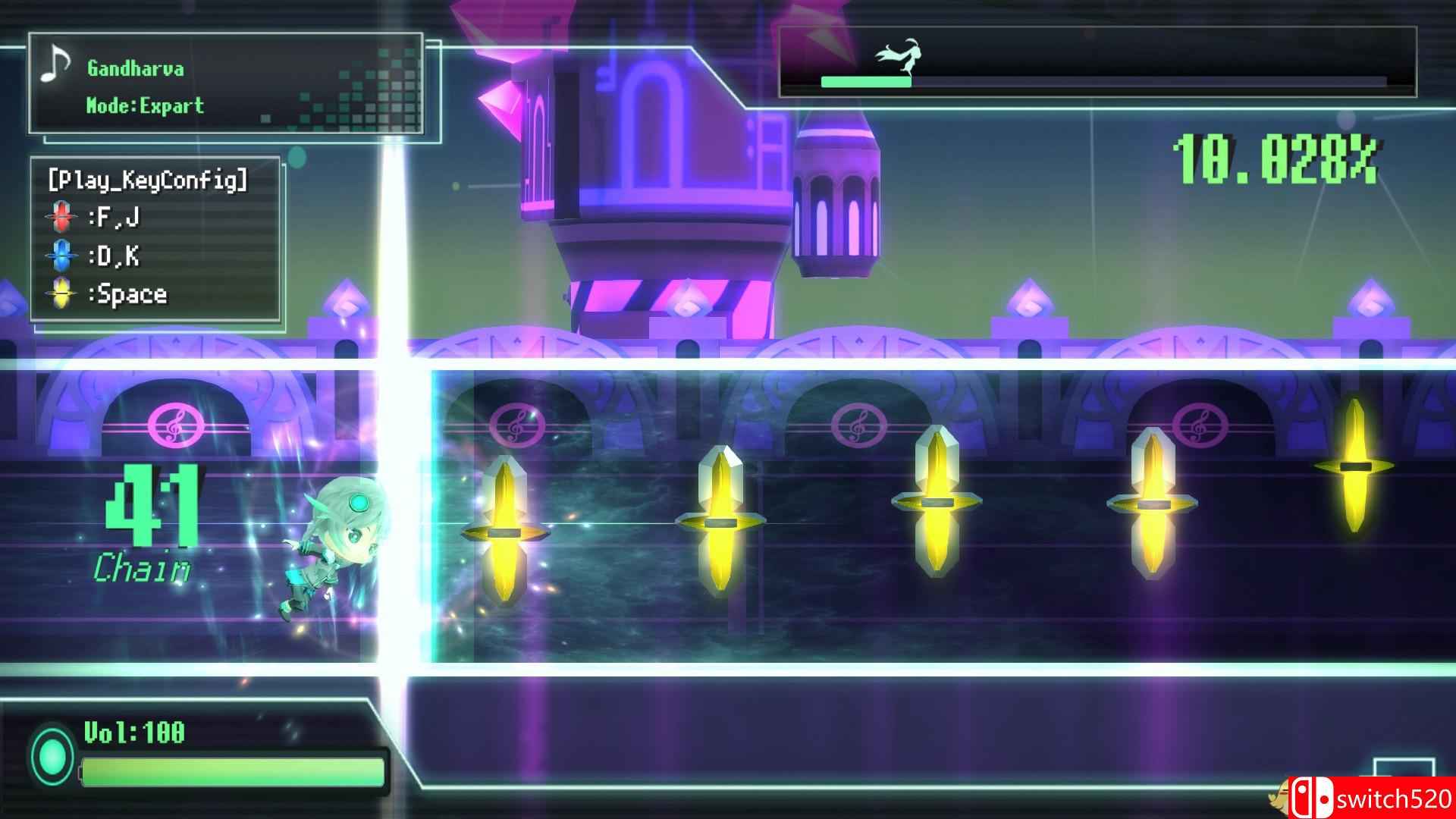This screenshot has width=1456, height=819.
Task: Expand the [Play_KeyConfig] panel header
Action: click(x=146, y=180)
